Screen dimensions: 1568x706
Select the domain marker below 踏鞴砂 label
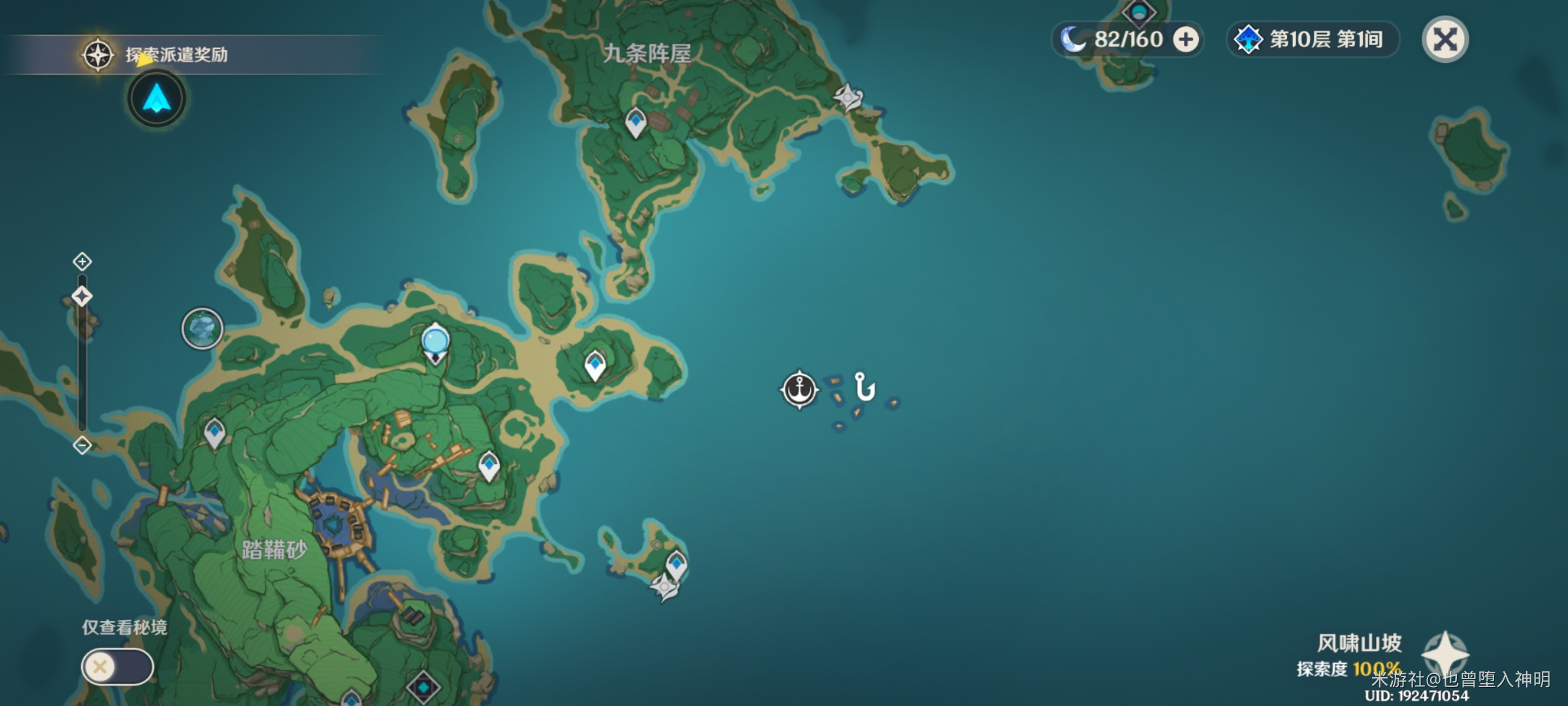(x=423, y=688)
